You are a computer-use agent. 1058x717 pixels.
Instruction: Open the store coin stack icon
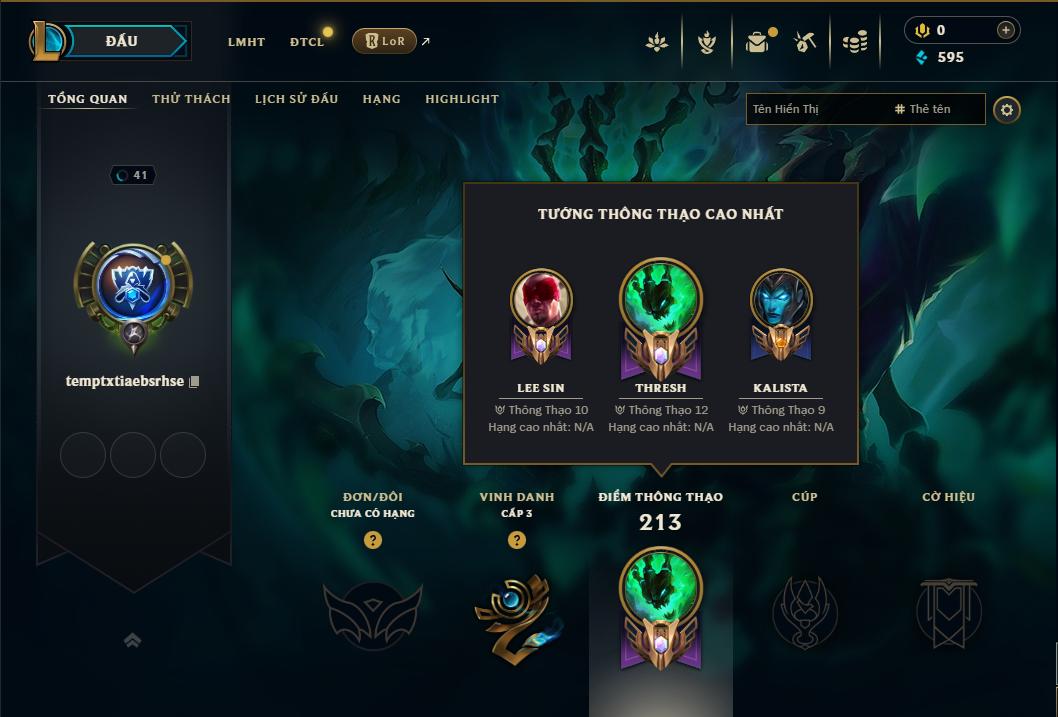(x=854, y=42)
